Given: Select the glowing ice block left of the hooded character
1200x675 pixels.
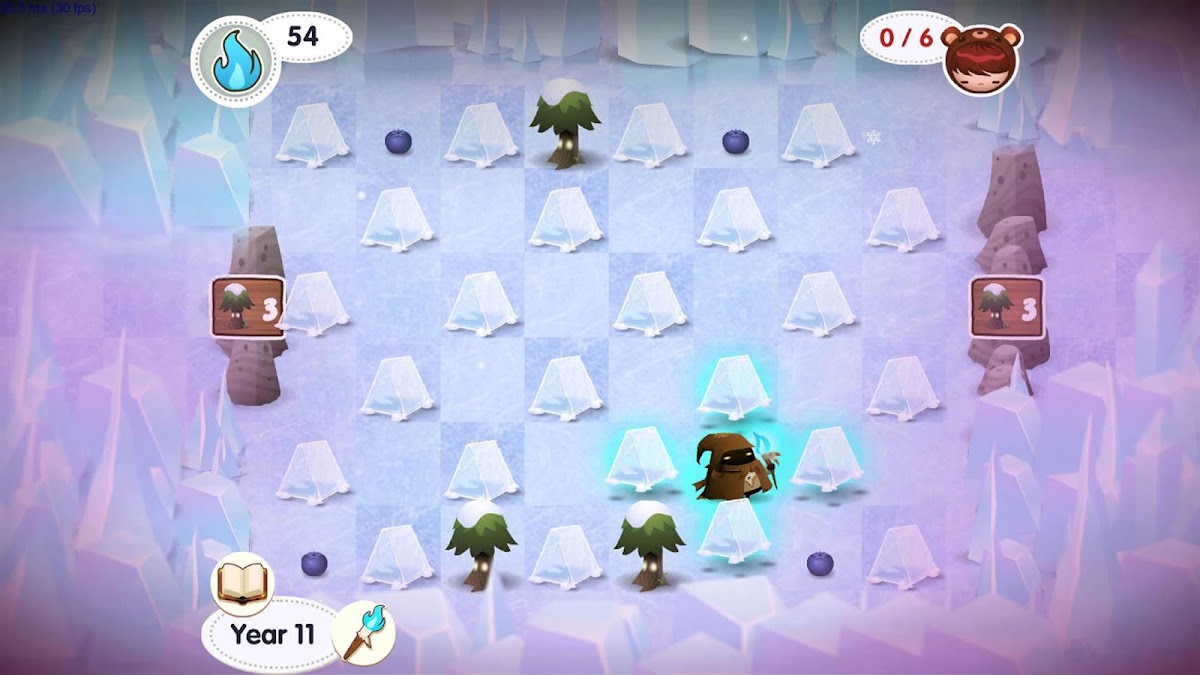Looking at the screenshot, I should point(642,460).
